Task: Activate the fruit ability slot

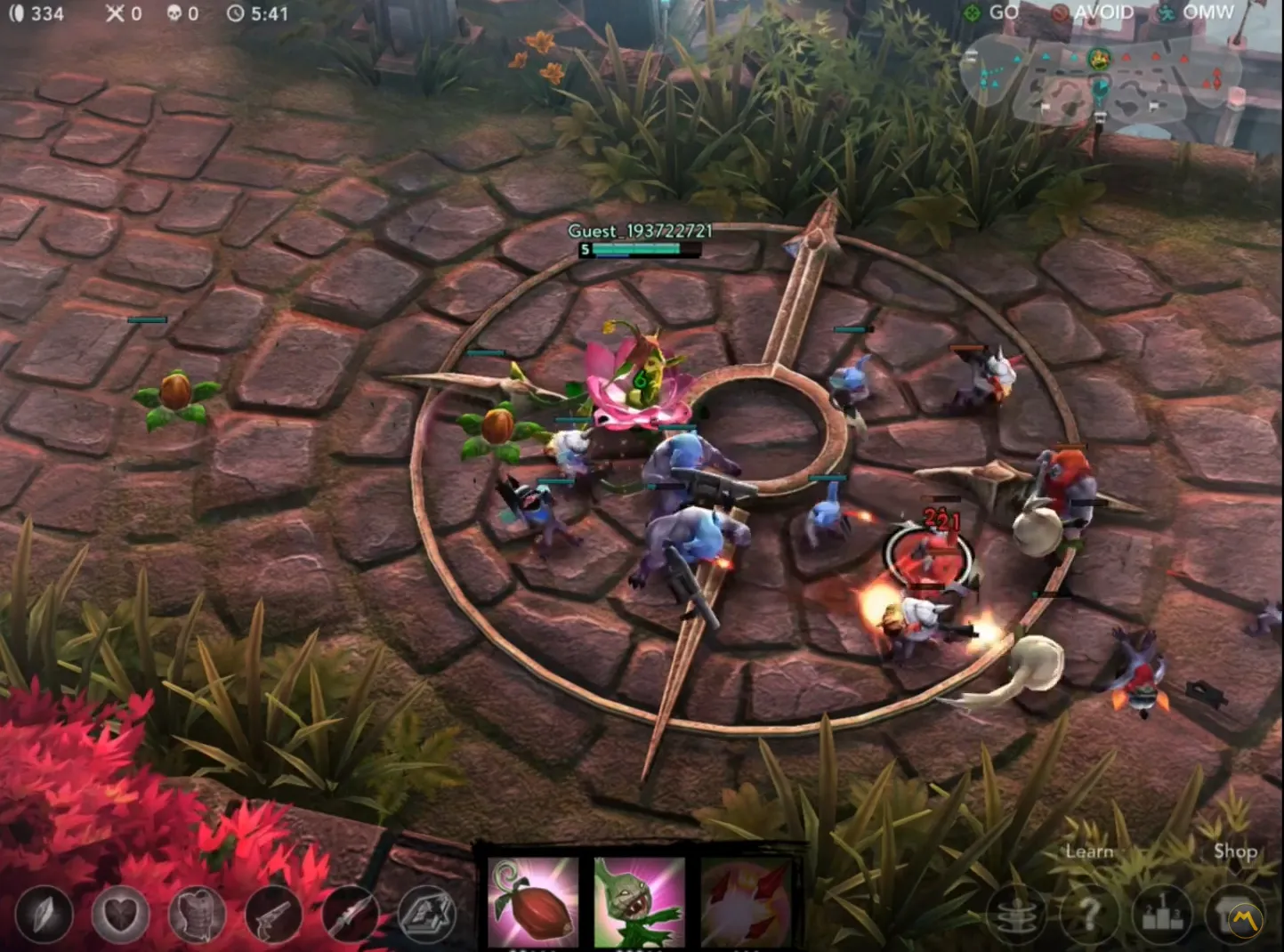Action: click(x=532, y=901)
